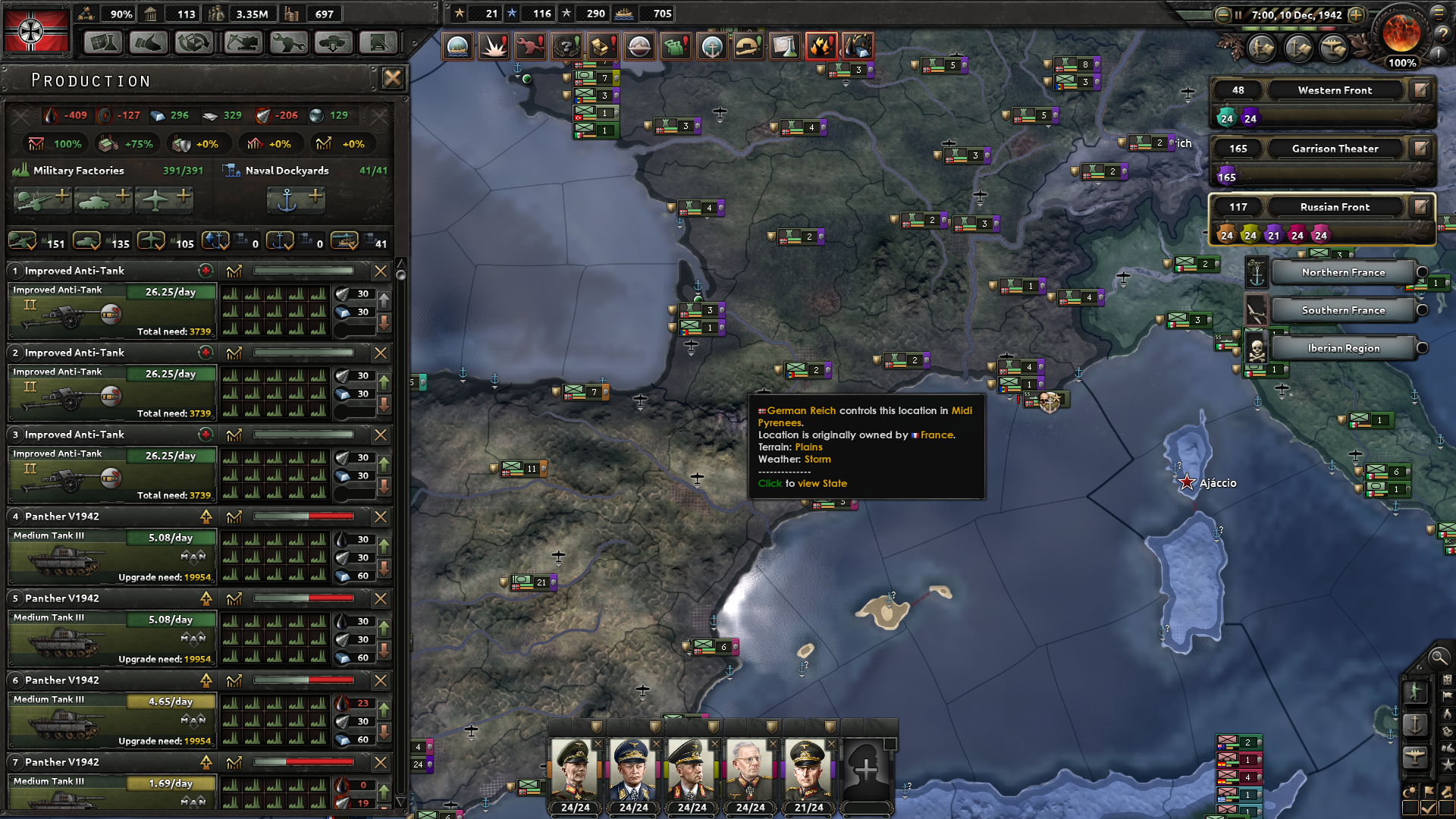1456x819 pixels.
Task: Click the naval invasion alert globe icon
Action: (x=458, y=46)
